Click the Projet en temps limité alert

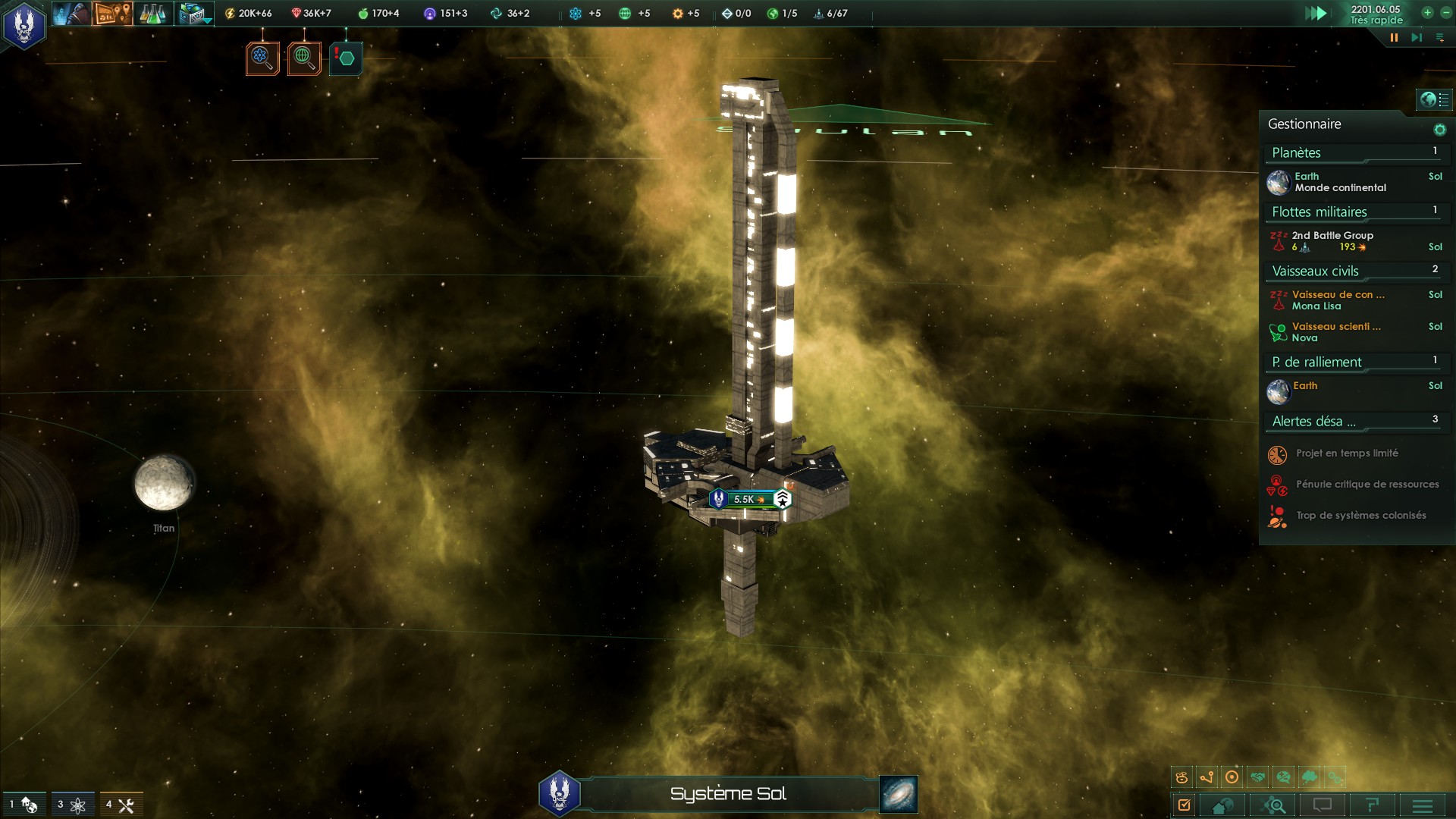(1347, 453)
